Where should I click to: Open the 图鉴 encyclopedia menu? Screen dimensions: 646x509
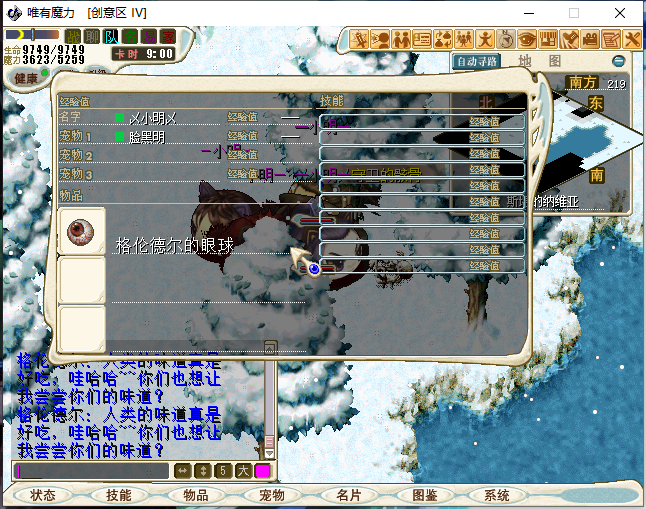[424, 495]
